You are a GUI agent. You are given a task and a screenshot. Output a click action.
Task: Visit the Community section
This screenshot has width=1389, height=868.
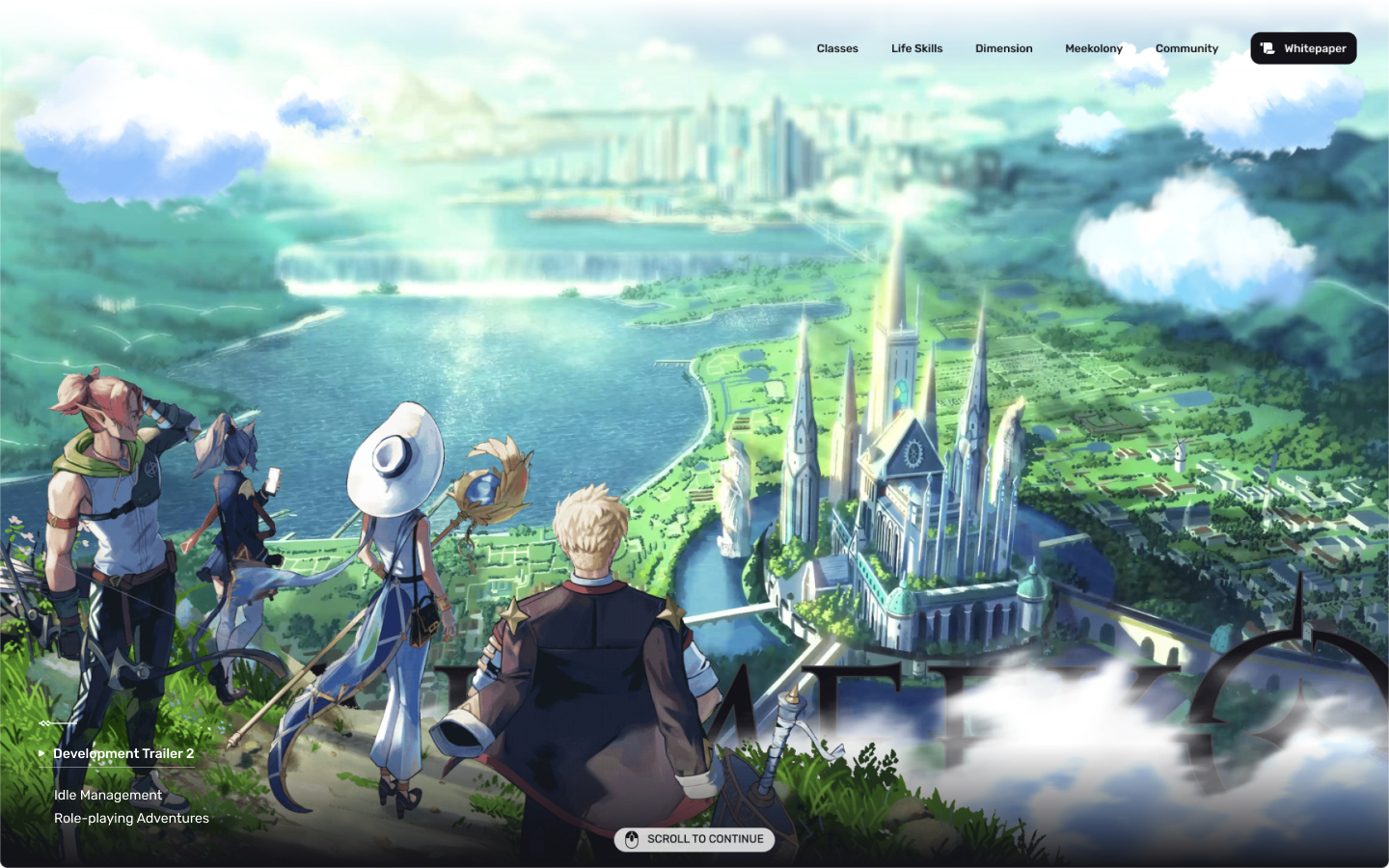[x=1186, y=48]
